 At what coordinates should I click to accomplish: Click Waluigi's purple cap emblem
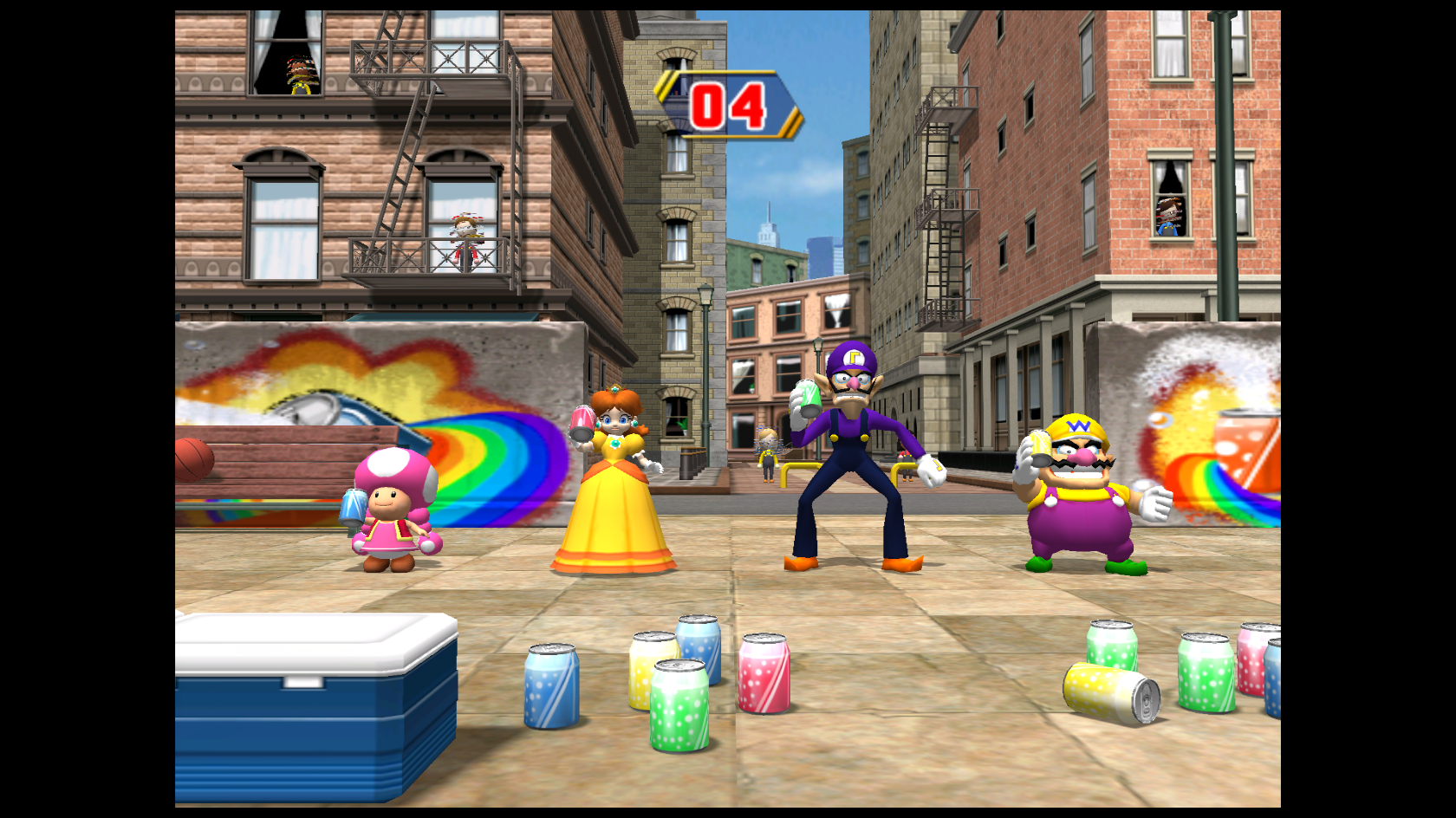coord(853,356)
